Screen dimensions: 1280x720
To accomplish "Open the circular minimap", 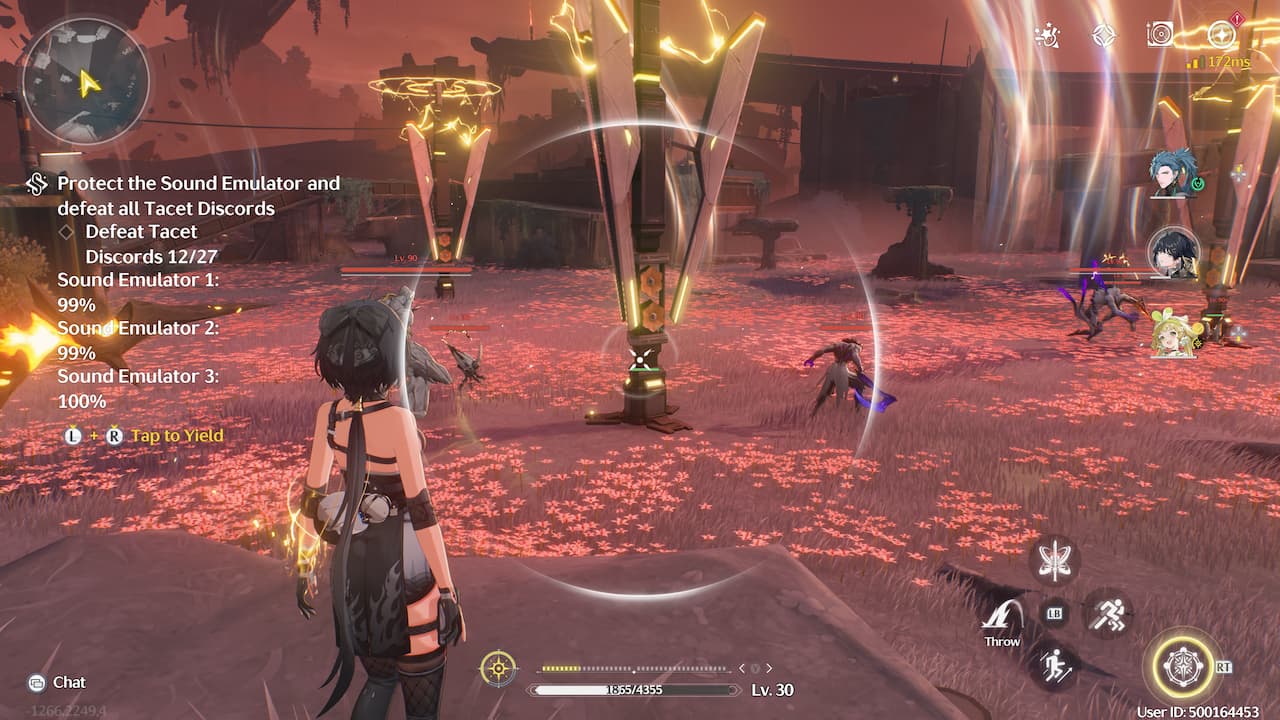I will [x=85, y=81].
